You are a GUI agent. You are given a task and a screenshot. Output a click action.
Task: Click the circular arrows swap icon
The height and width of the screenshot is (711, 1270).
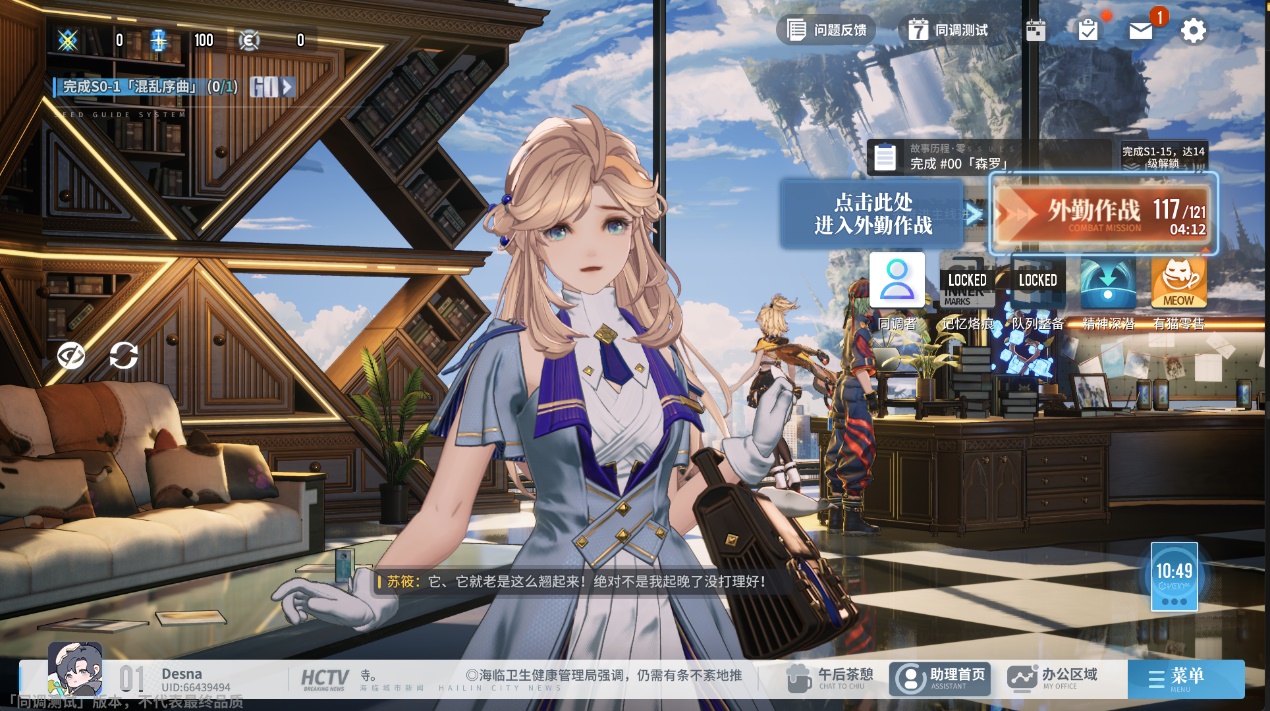tap(124, 355)
